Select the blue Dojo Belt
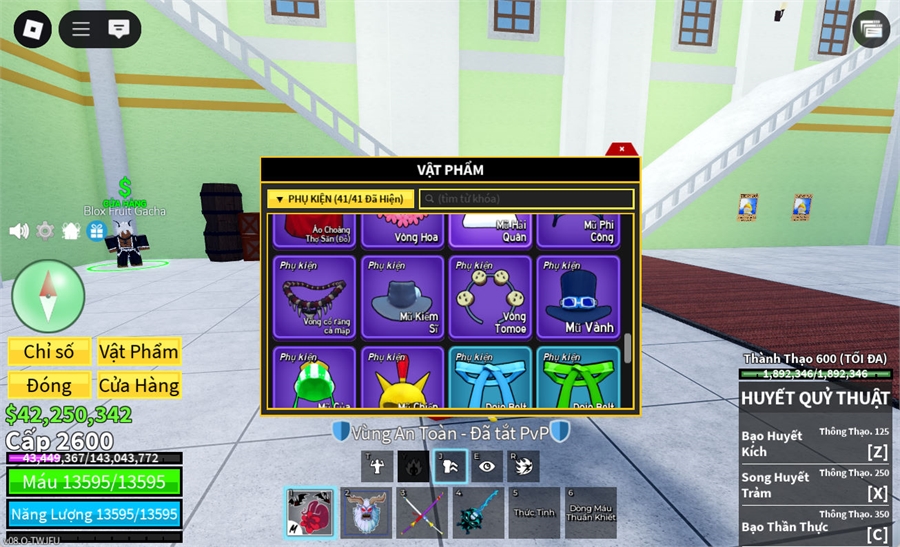Viewport: 900px width, 547px height. click(x=490, y=378)
